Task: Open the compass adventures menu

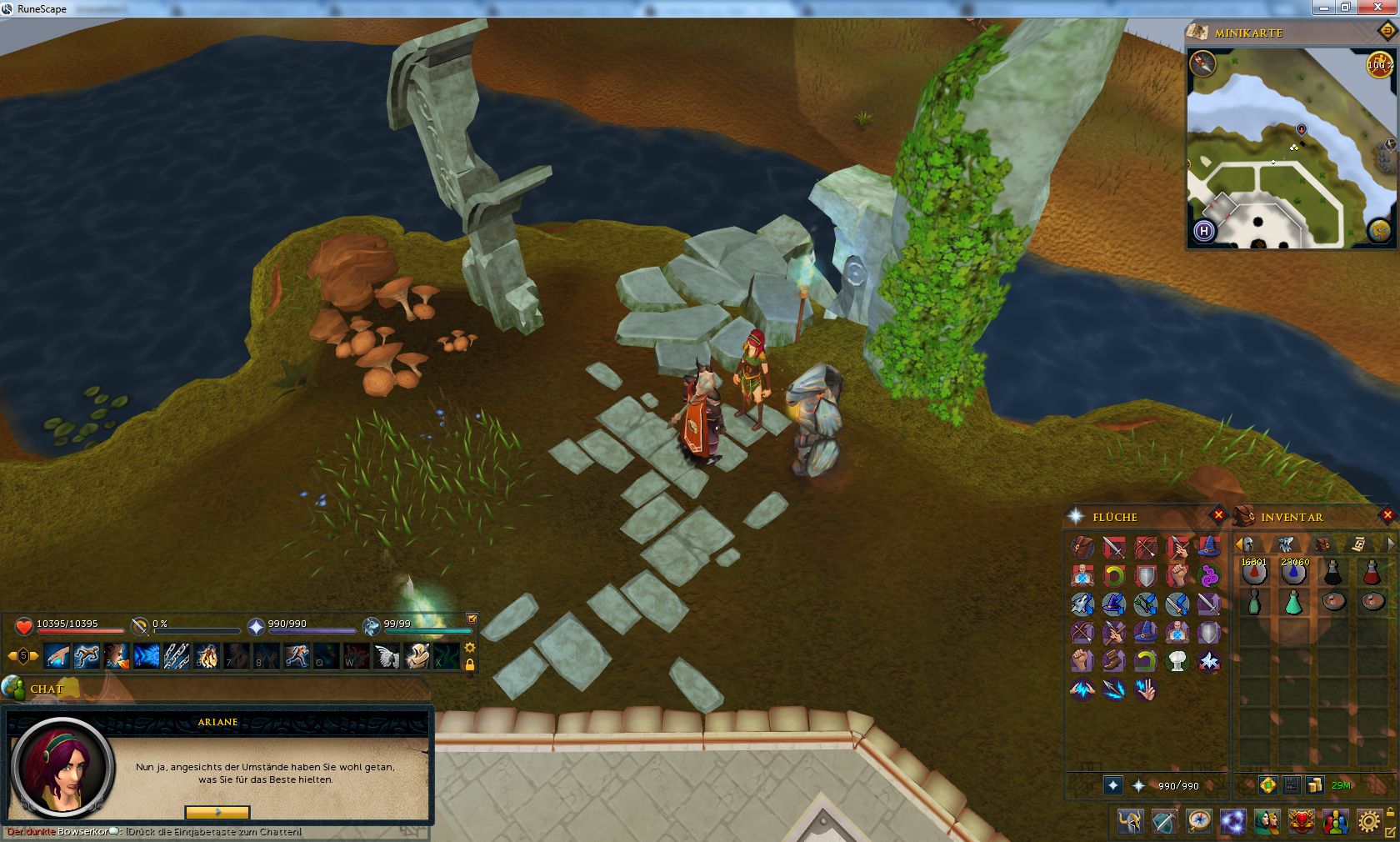Action: click(1199, 822)
